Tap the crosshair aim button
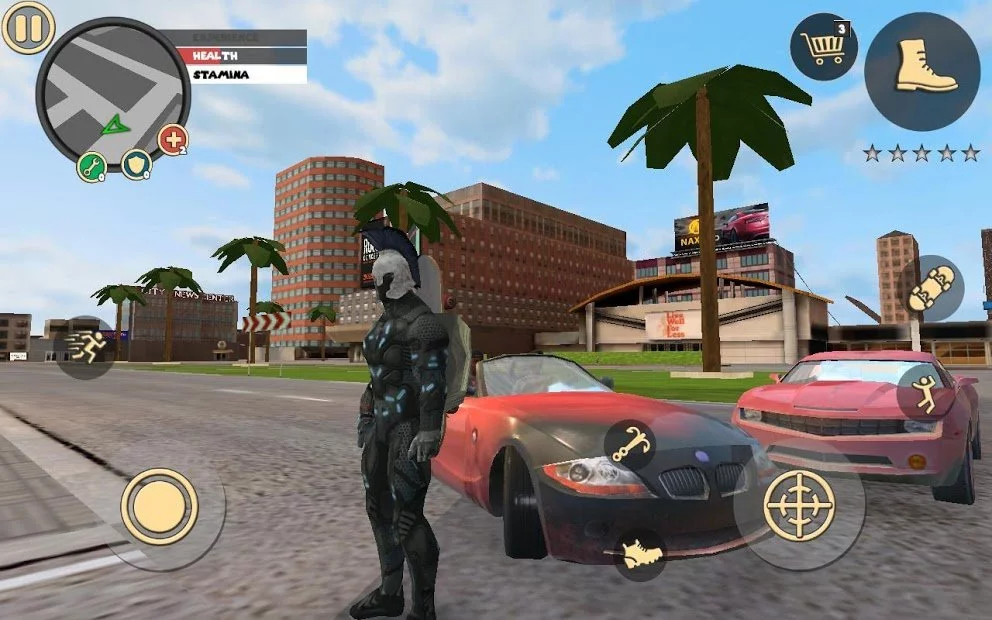This screenshot has height=620, width=992. click(x=799, y=505)
